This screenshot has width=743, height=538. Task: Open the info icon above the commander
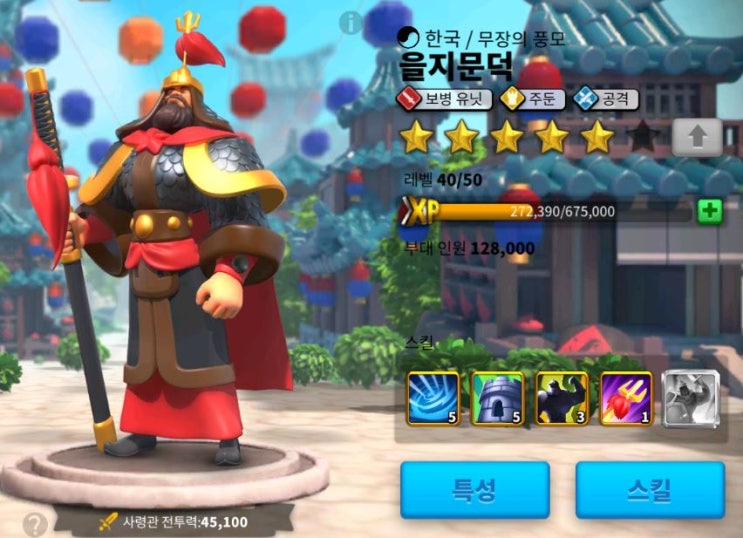350,21
